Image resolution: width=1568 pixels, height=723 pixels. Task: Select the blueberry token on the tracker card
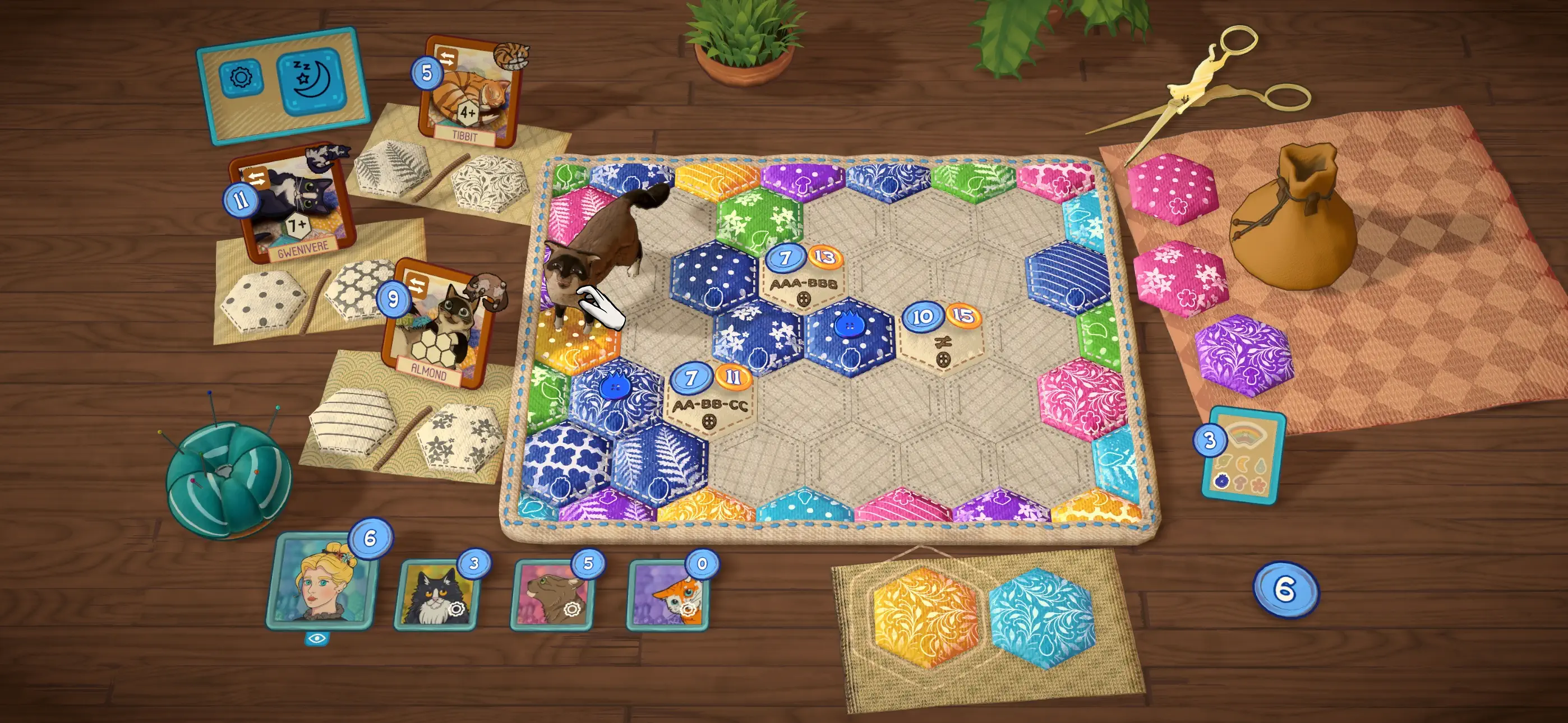pyautogui.click(x=1221, y=482)
